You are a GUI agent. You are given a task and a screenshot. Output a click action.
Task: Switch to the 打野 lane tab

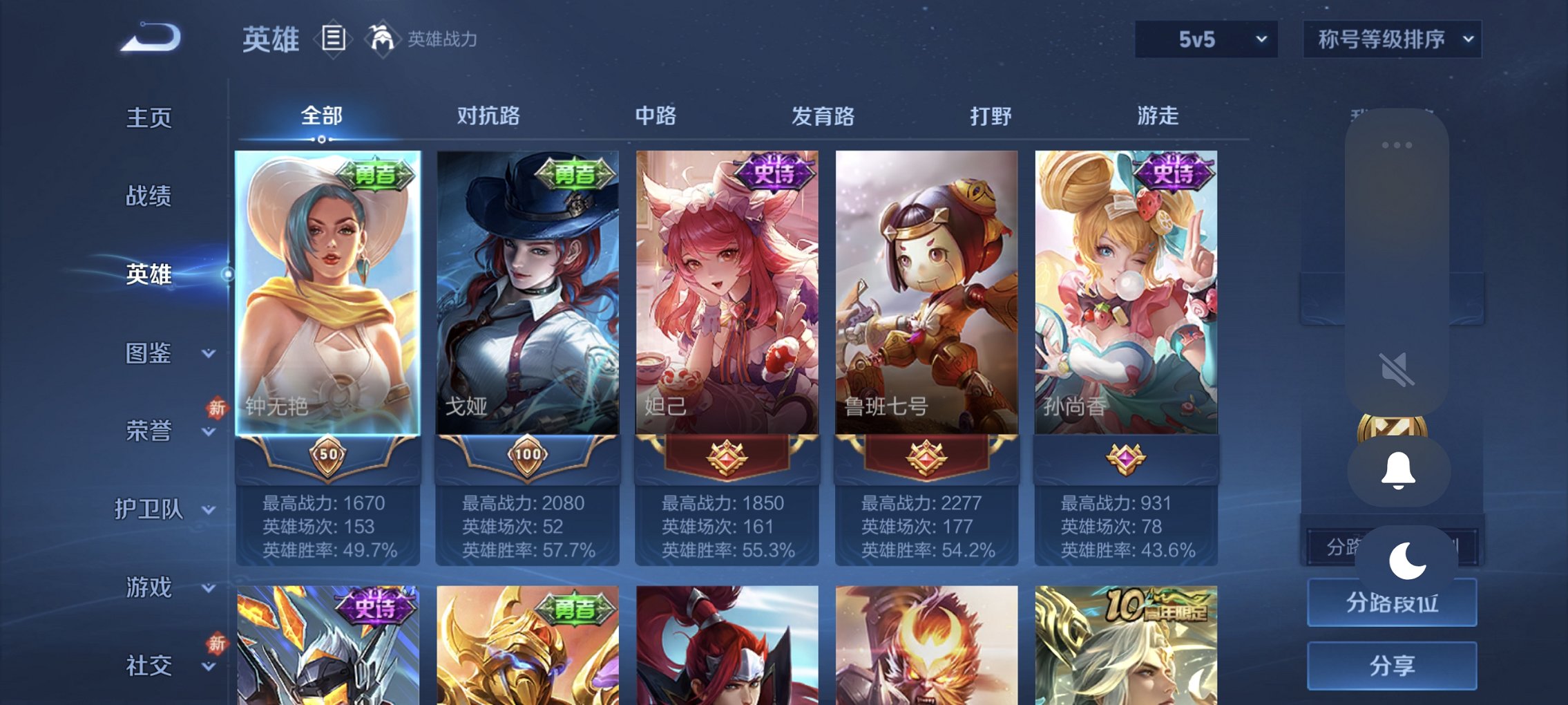click(991, 117)
